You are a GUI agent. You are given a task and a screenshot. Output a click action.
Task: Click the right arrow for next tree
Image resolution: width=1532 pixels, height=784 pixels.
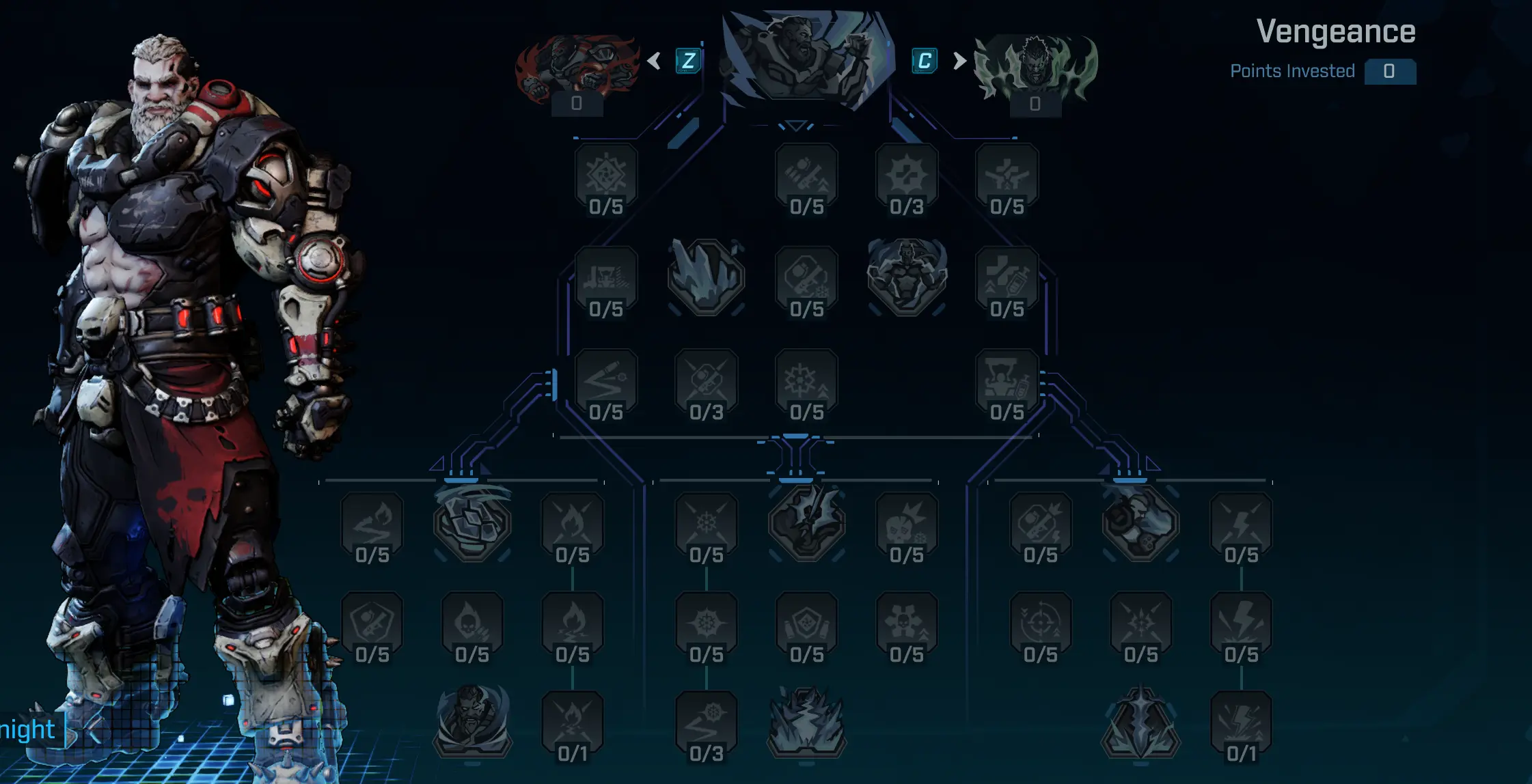click(x=959, y=61)
